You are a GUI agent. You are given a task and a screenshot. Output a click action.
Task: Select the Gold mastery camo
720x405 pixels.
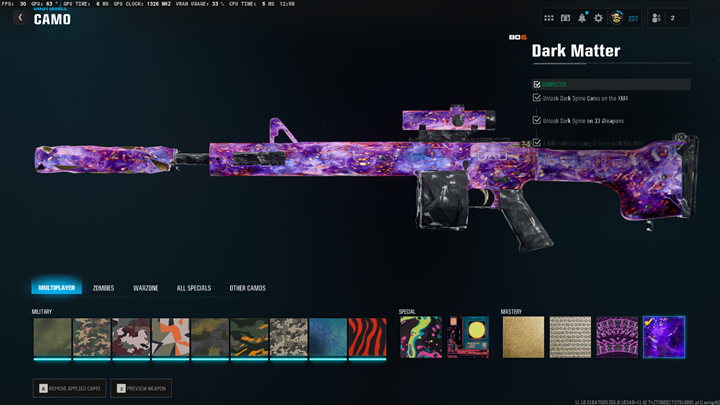(x=522, y=337)
